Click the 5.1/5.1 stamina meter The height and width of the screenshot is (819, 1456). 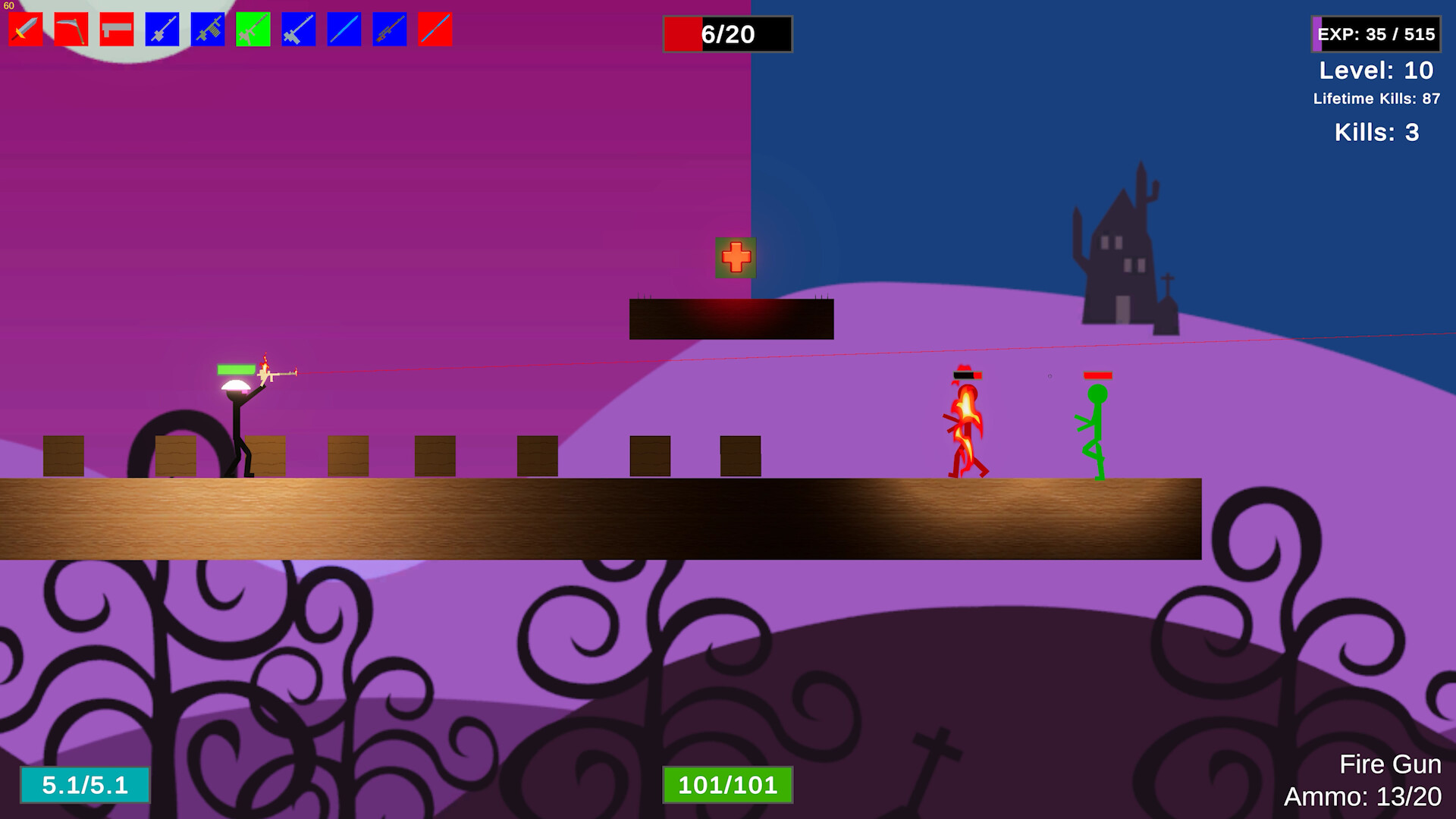pyautogui.click(x=86, y=786)
